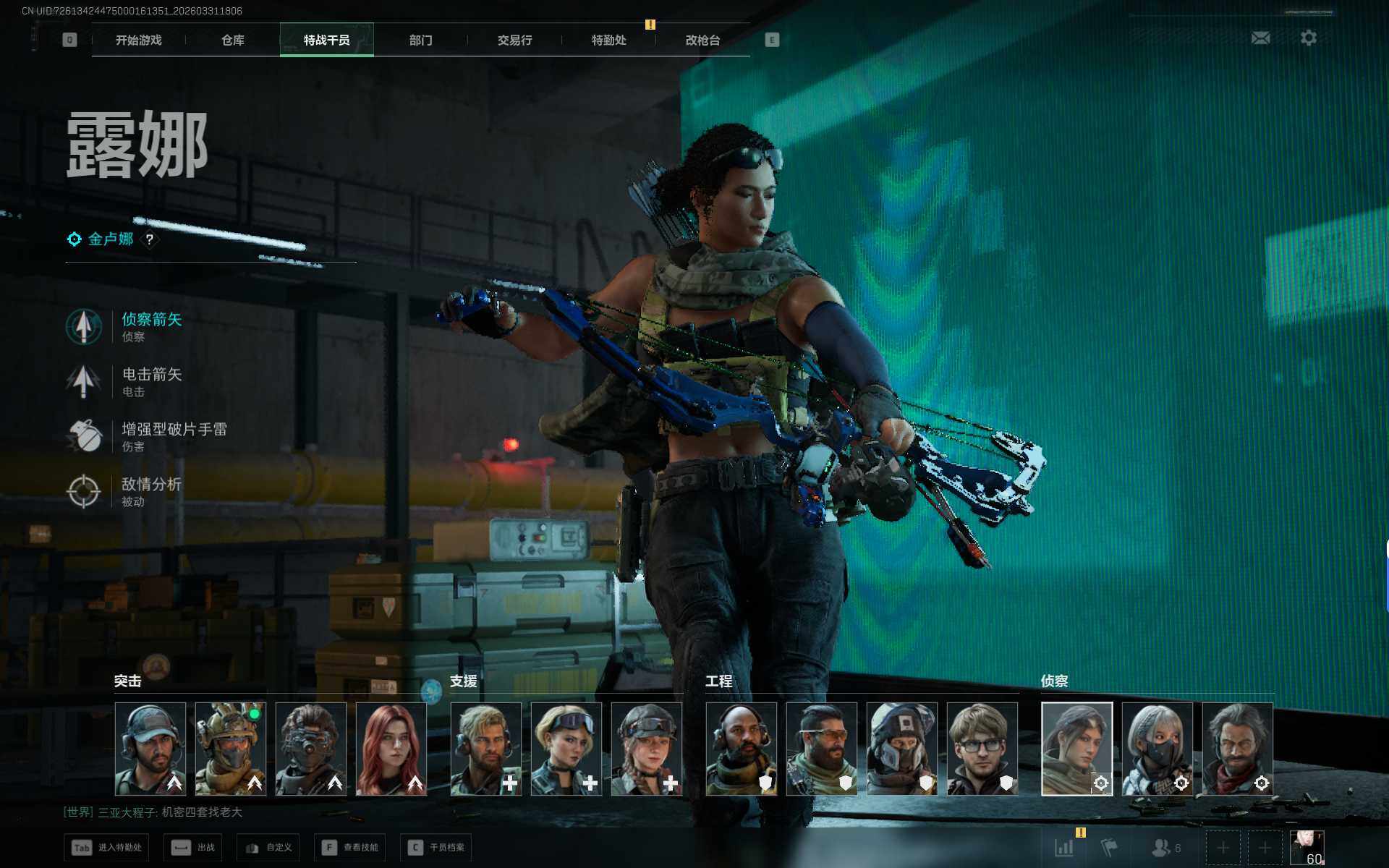1389x868 pixels.
Task: Click the question mark next to 金卢娜
Action: [150, 239]
